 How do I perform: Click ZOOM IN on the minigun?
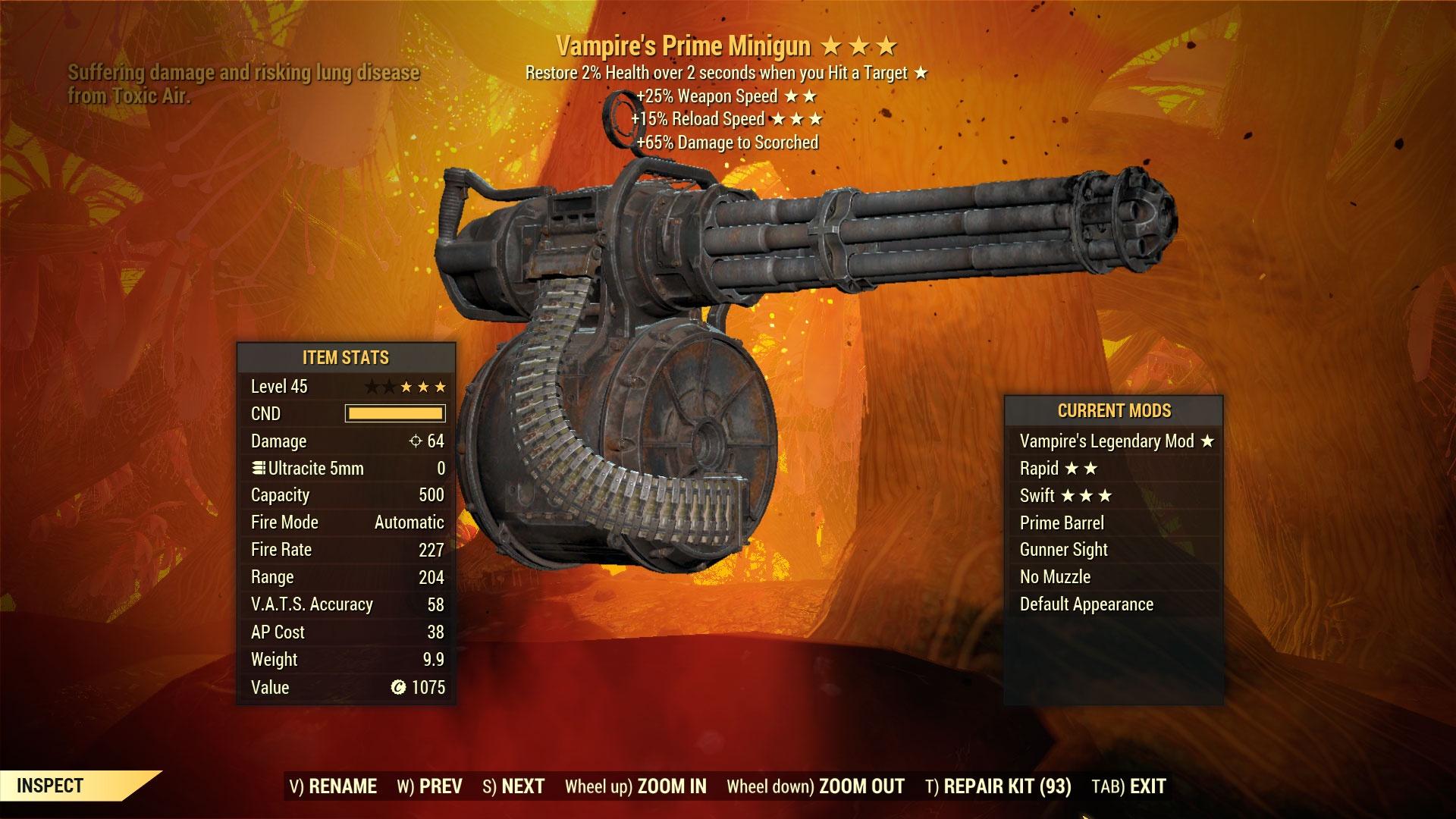click(635, 786)
